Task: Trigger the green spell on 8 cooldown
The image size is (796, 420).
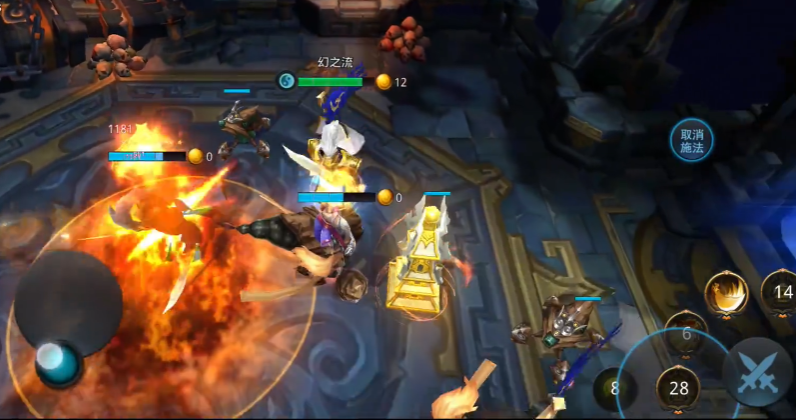Action: [x=614, y=388]
